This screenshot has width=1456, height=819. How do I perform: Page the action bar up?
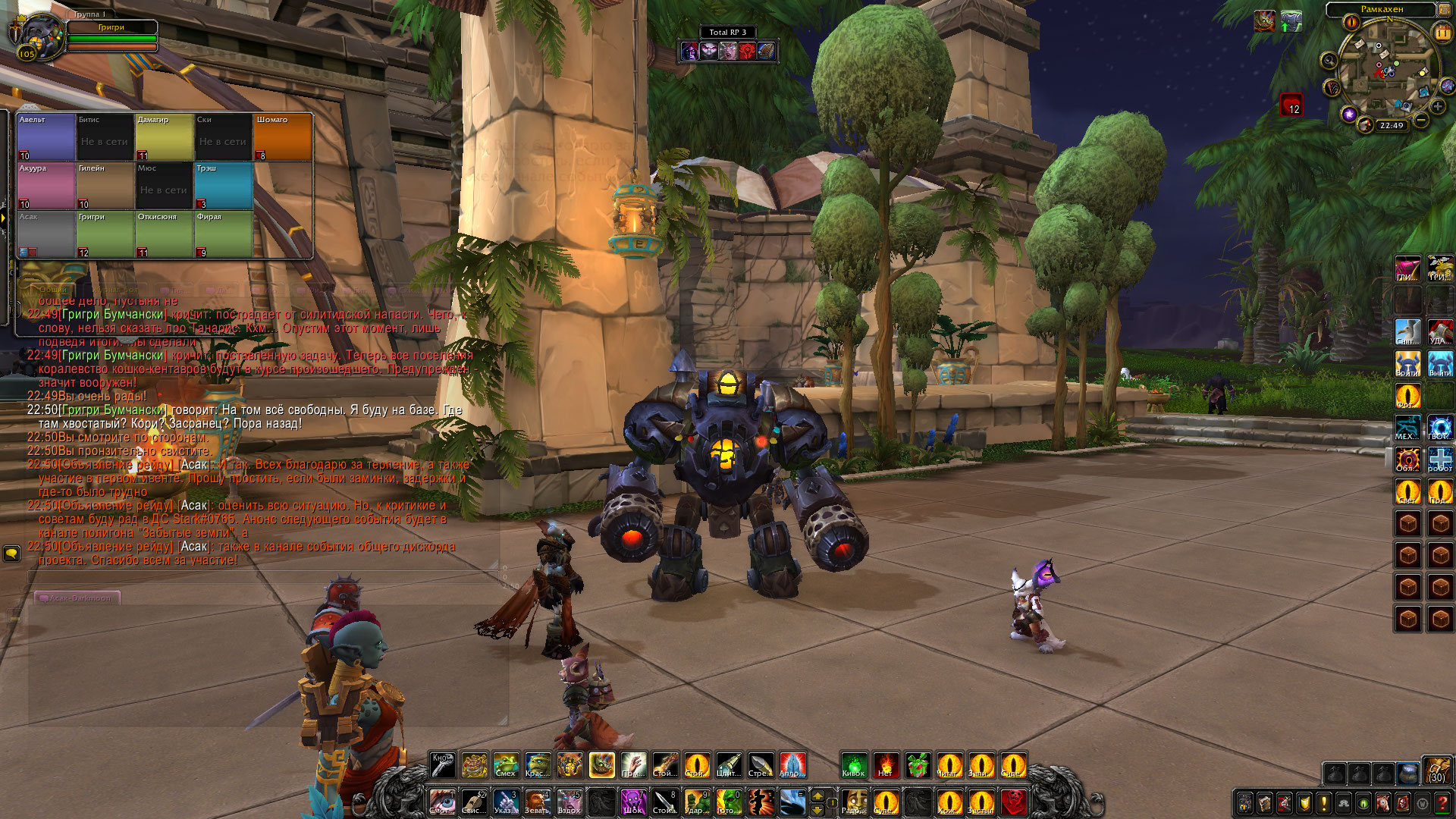pyautogui.click(x=817, y=795)
